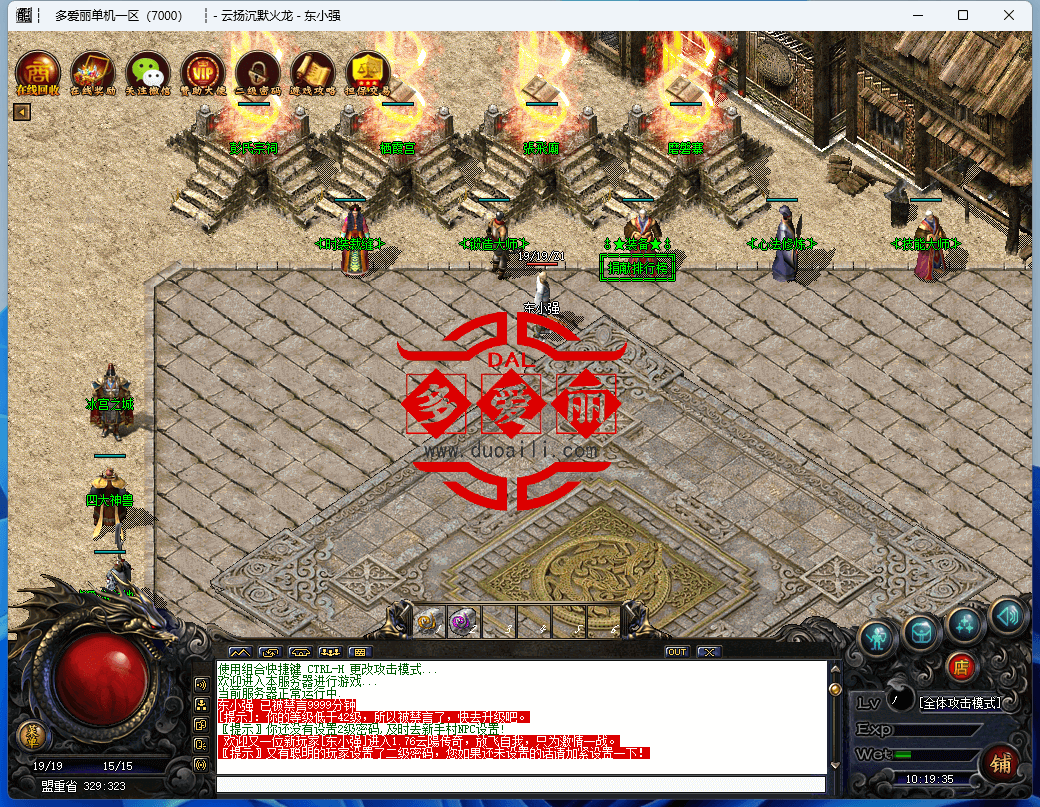This screenshot has height=807, width=1040.
Task: Open the bag inventory round button
Action: tap(920, 631)
